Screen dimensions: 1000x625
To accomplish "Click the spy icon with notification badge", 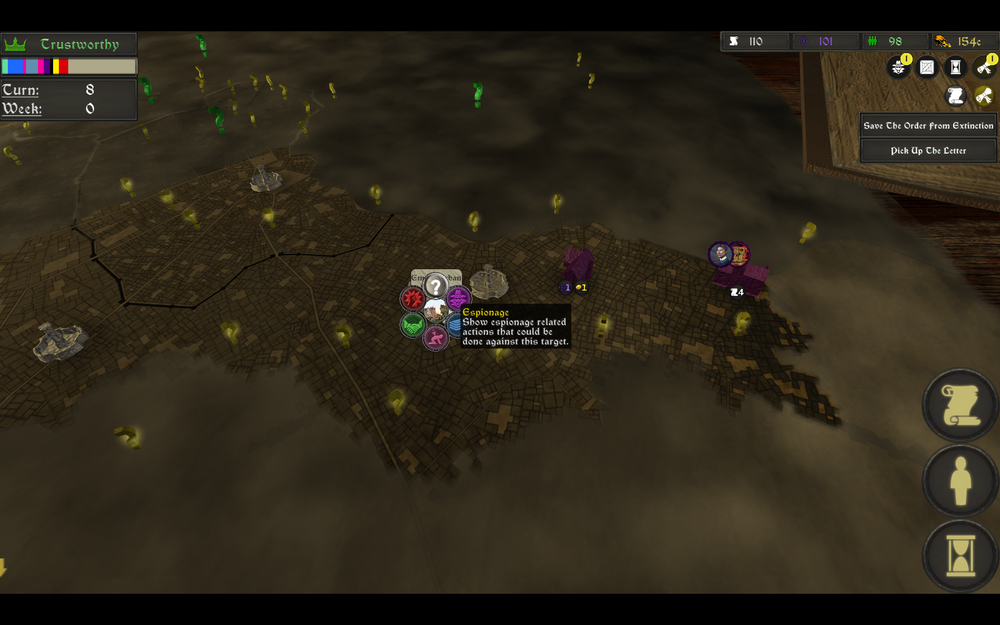I will (x=898, y=67).
